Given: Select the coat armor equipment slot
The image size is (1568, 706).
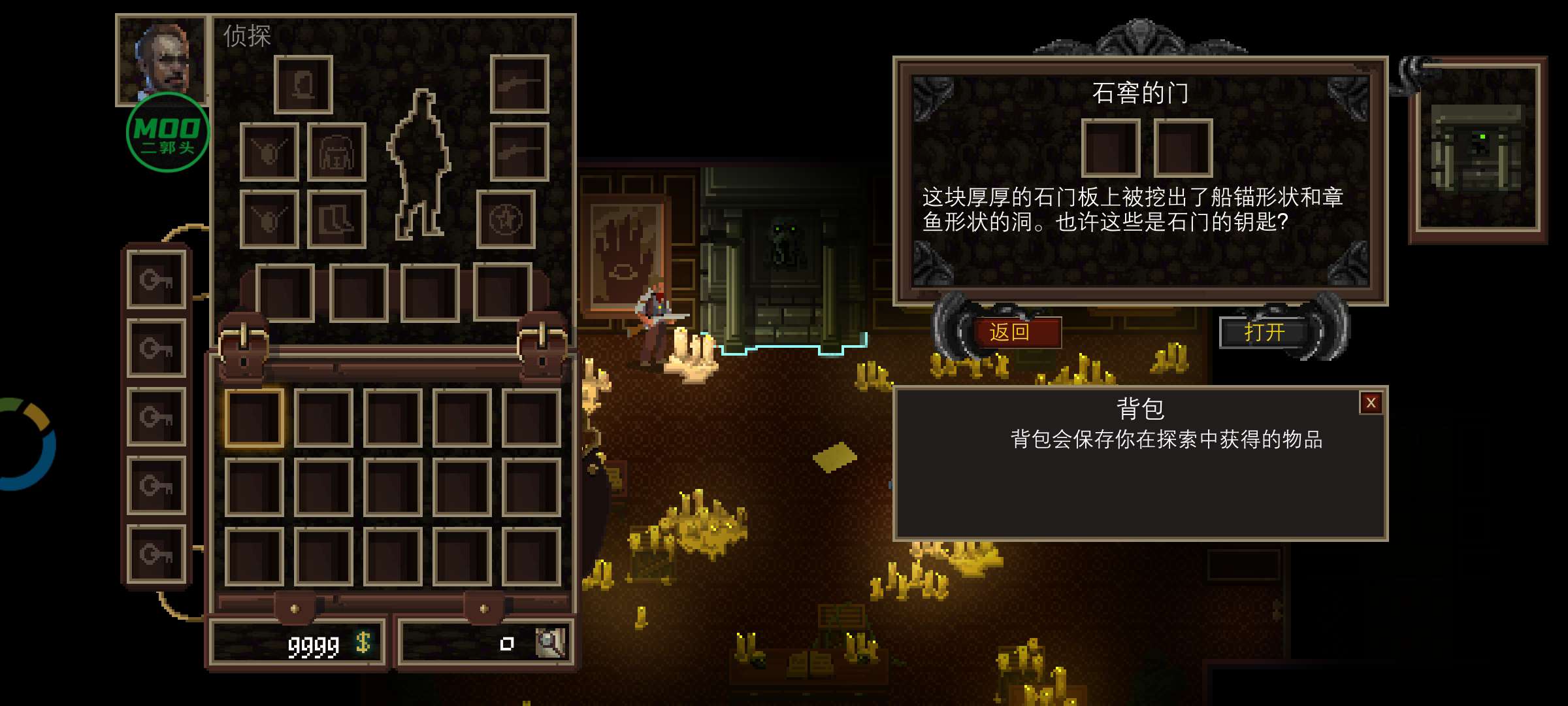Looking at the screenshot, I should tap(336, 152).
